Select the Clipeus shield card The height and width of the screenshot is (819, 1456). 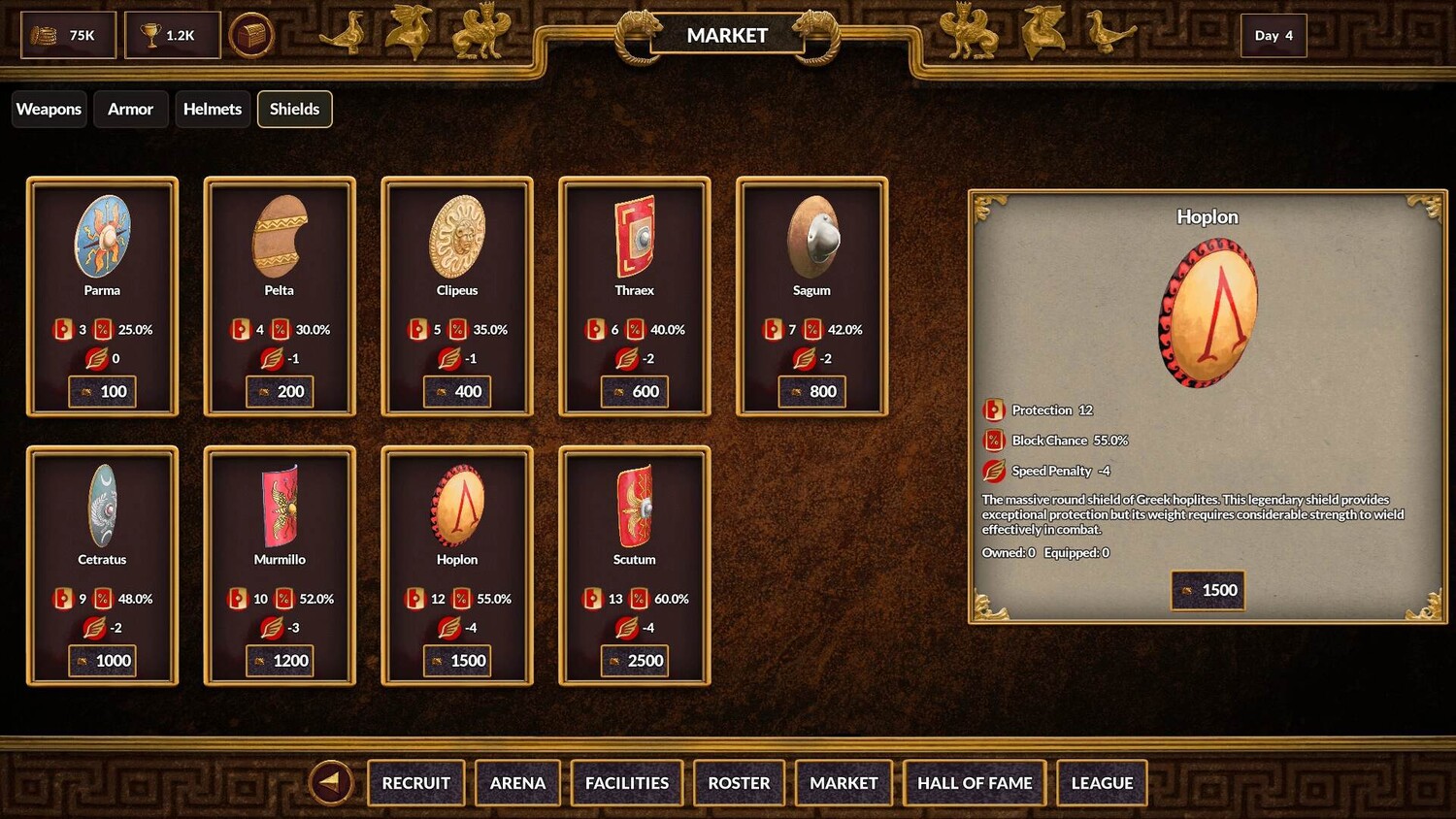click(x=457, y=295)
